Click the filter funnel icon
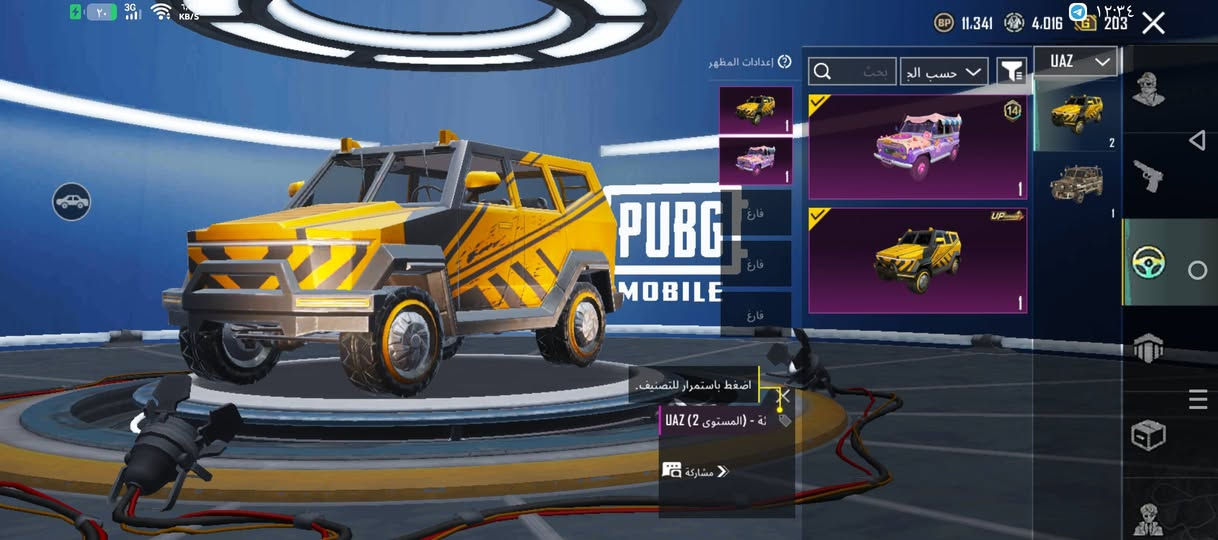Image resolution: width=1218 pixels, height=540 pixels. [1012, 71]
